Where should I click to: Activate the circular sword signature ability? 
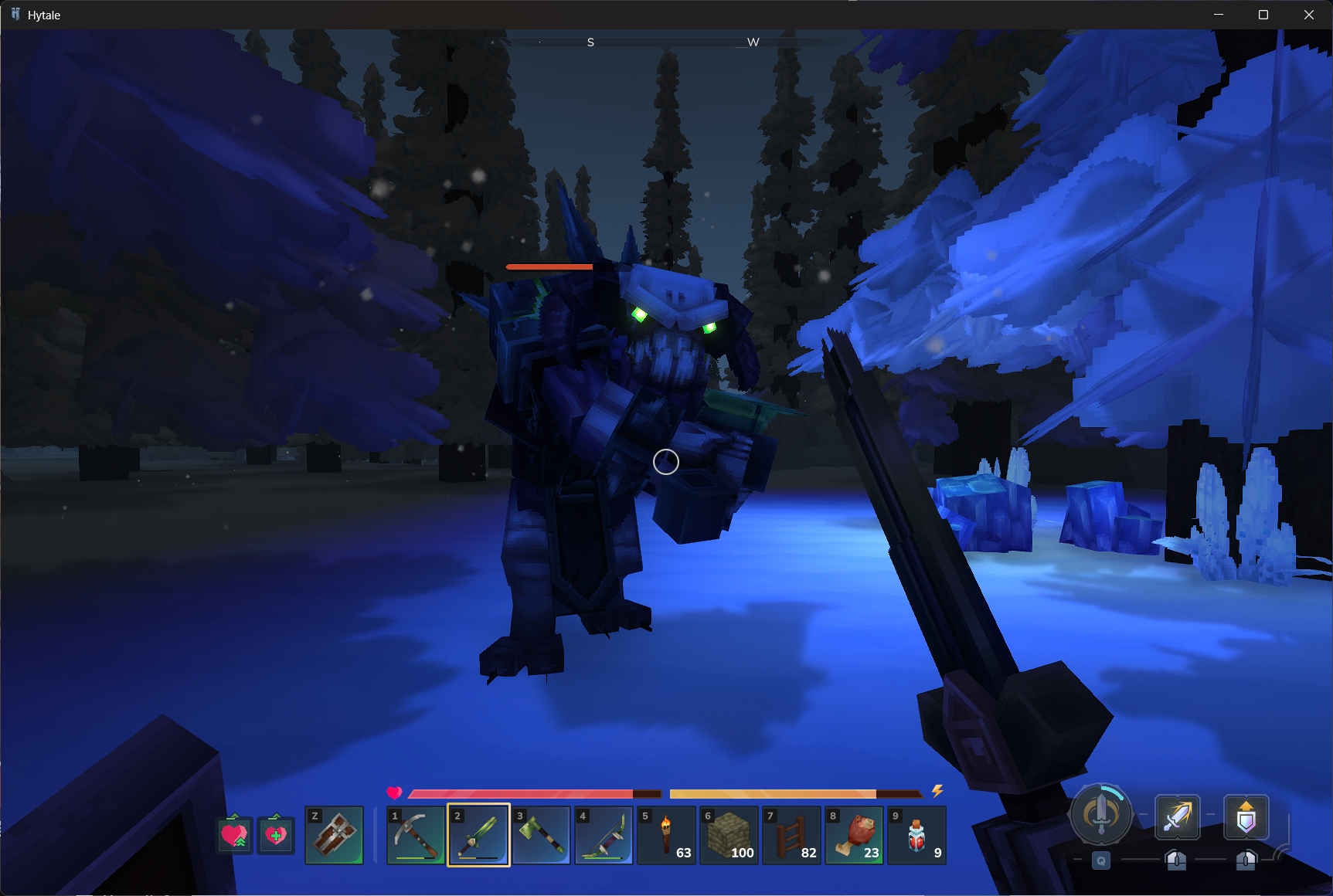point(1101,814)
